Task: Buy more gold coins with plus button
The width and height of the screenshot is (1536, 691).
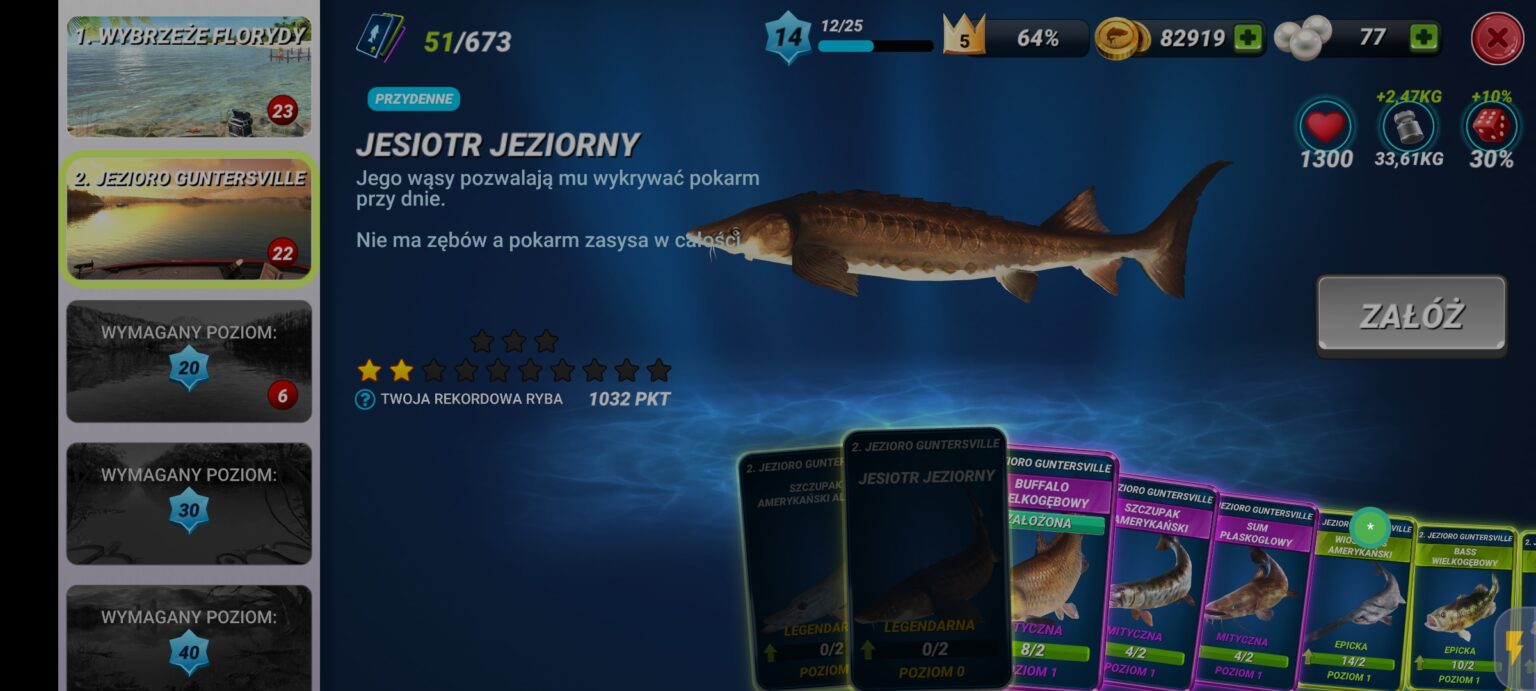Action: (1247, 38)
